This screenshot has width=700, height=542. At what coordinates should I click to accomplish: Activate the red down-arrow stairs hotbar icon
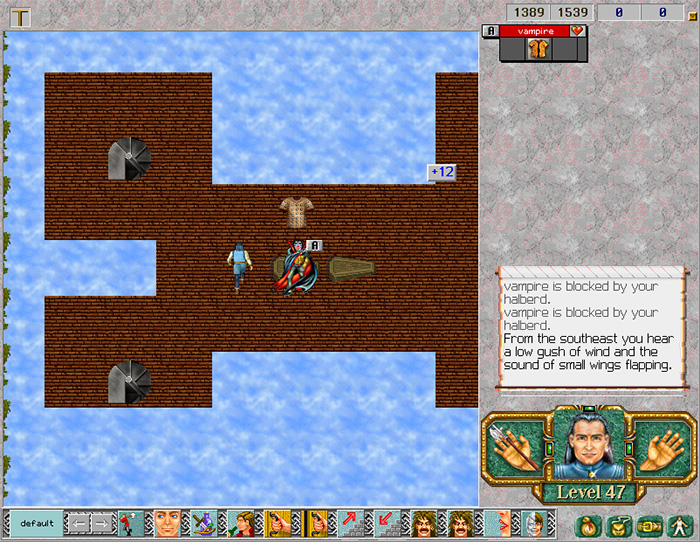click(x=388, y=523)
